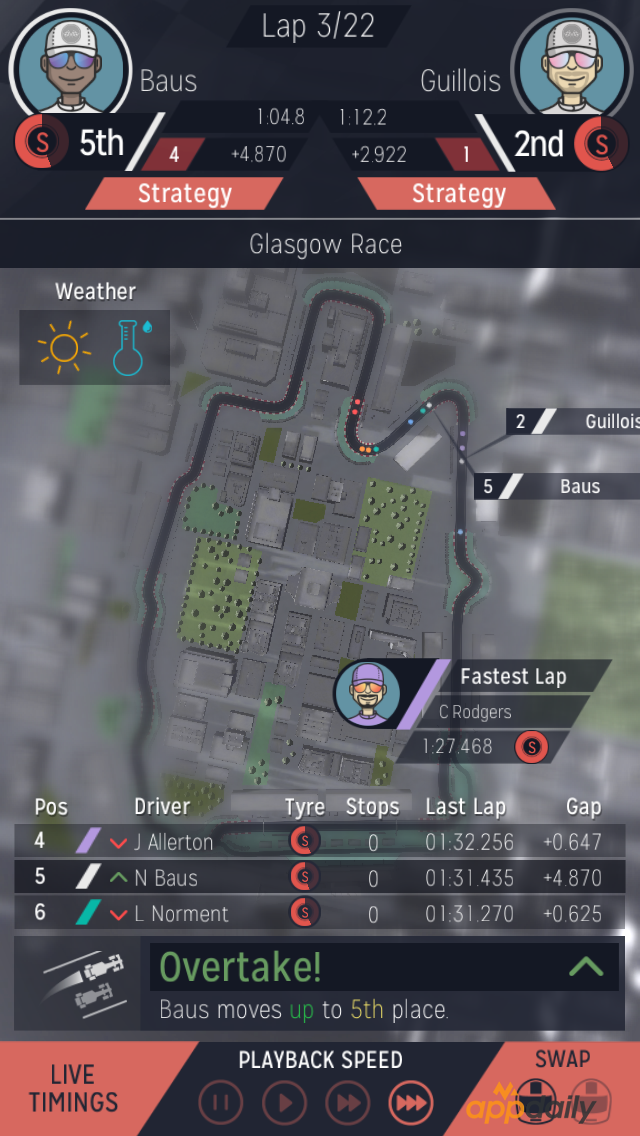
Task: Select L Norment's row in standings
Action: tap(320, 913)
